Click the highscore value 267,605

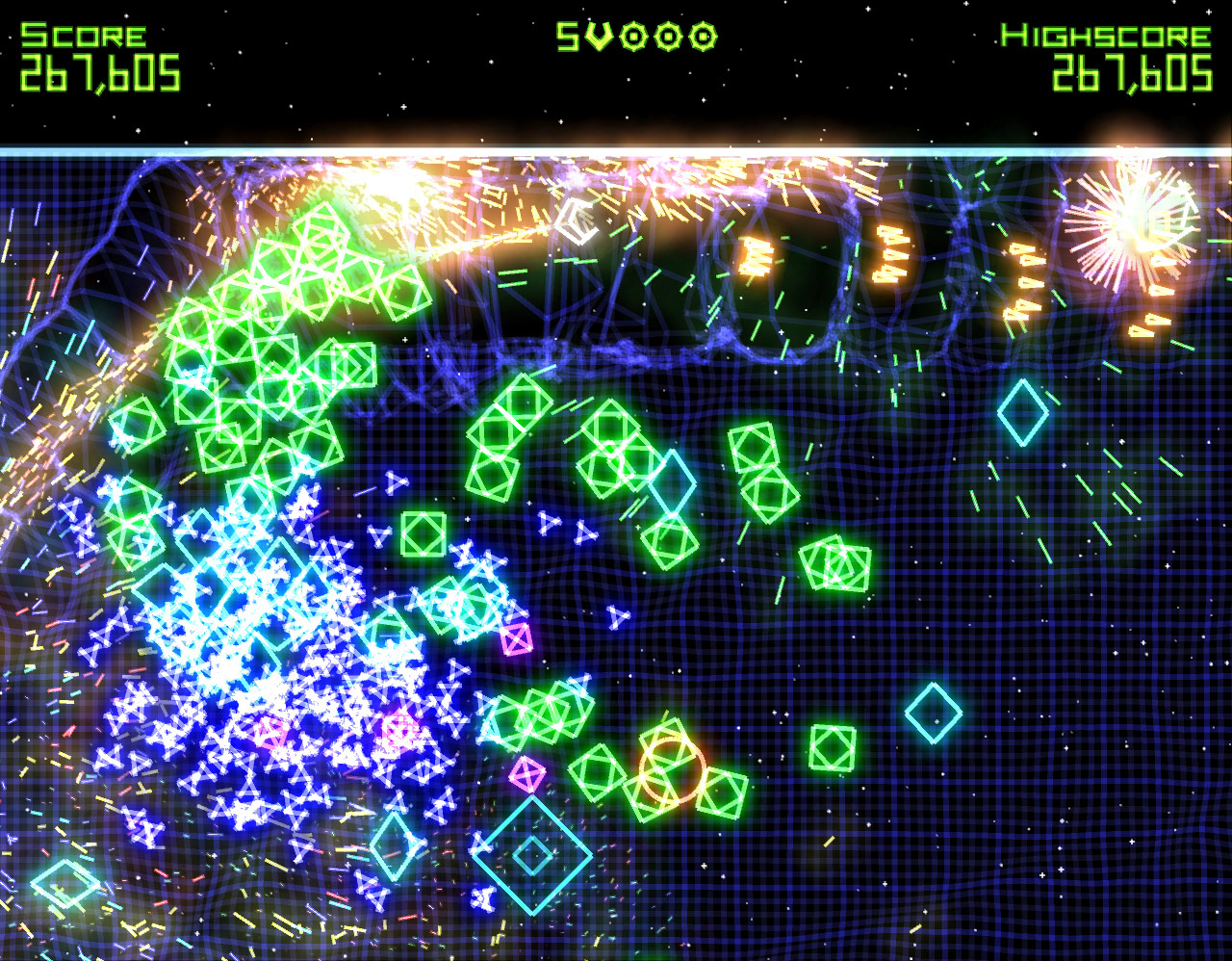click(x=1131, y=70)
